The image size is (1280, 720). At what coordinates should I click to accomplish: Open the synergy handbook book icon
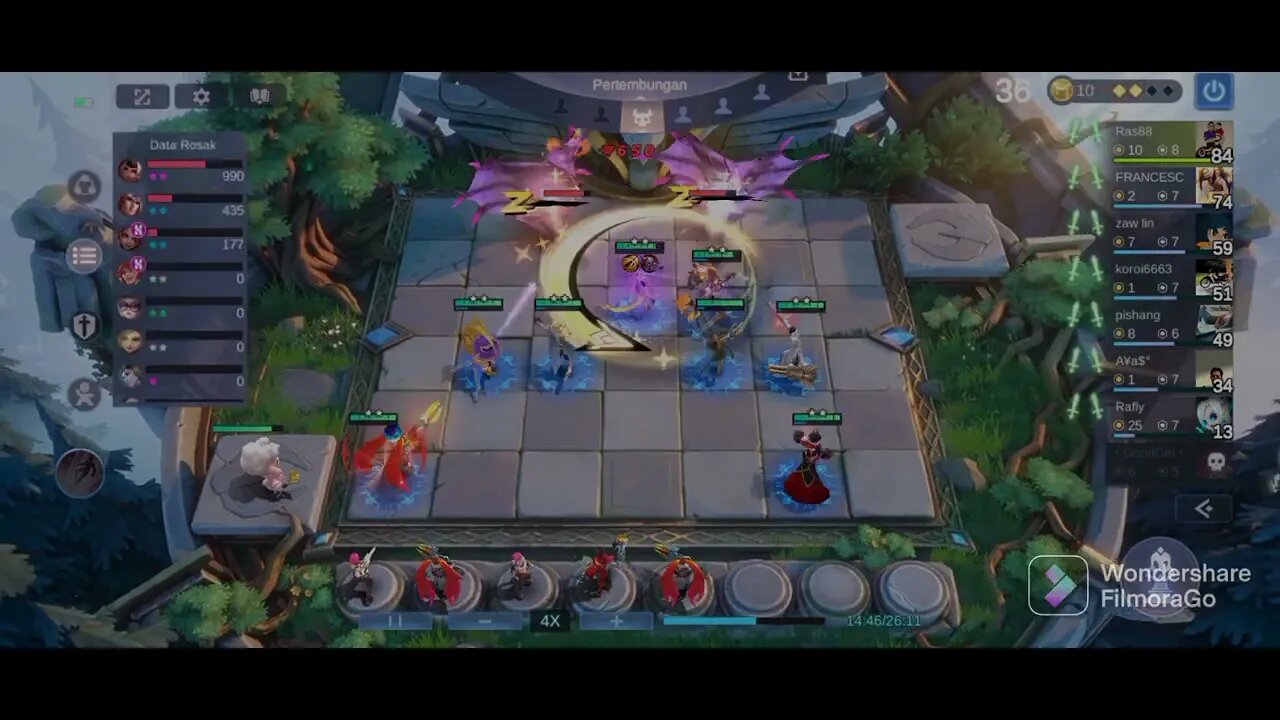pos(258,96)
